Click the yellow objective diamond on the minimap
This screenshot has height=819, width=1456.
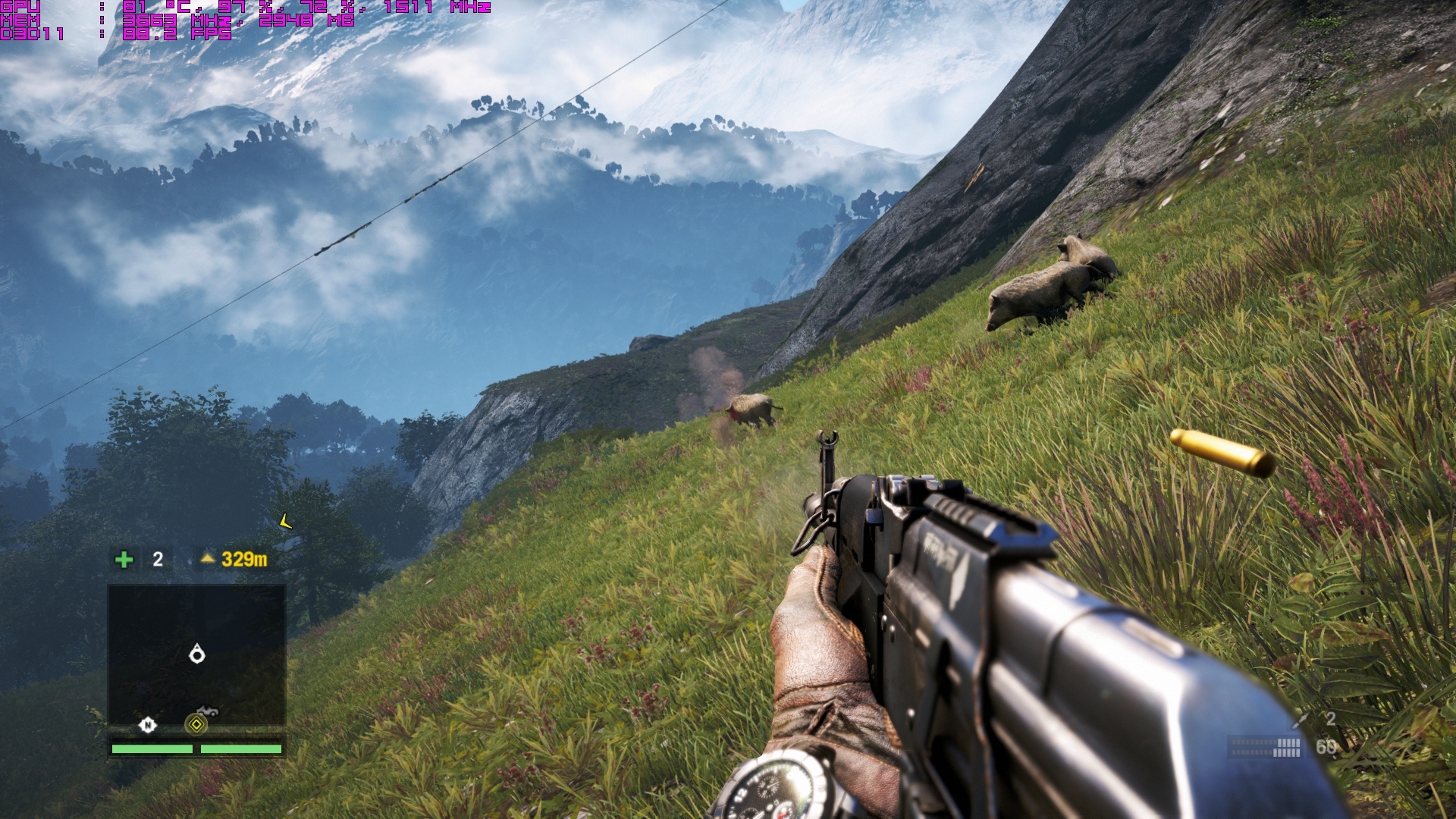(196, 724)
